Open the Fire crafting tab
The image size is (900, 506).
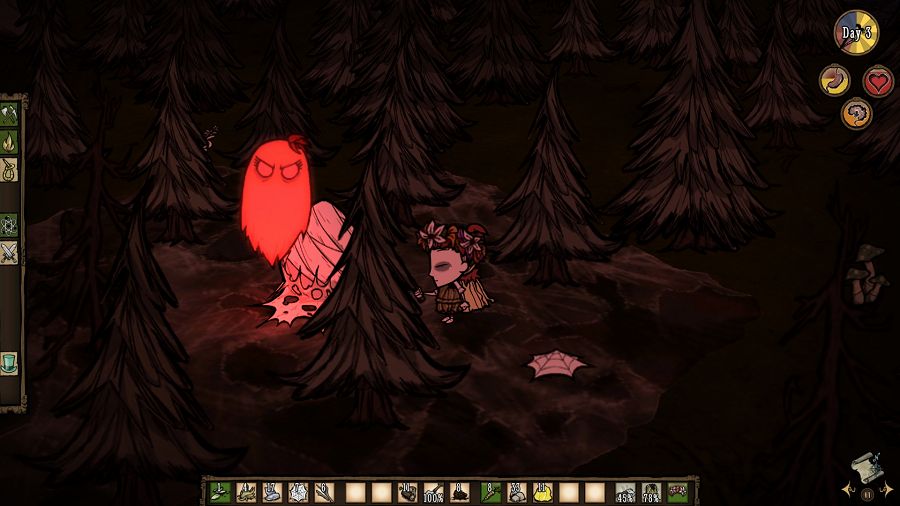pos(9,141)
